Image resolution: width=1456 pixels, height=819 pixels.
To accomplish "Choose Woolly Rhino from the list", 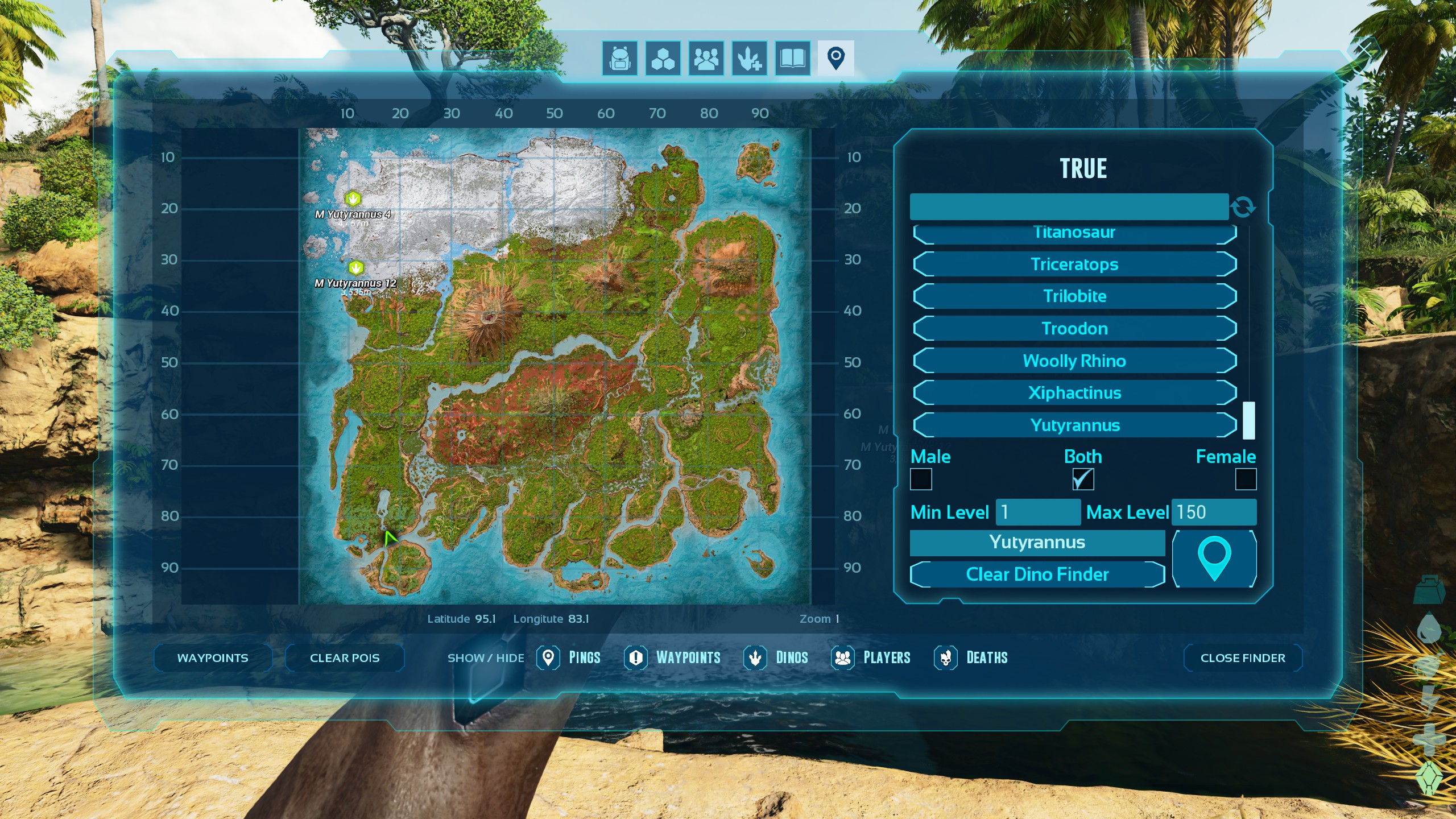I will [1074, 361].
